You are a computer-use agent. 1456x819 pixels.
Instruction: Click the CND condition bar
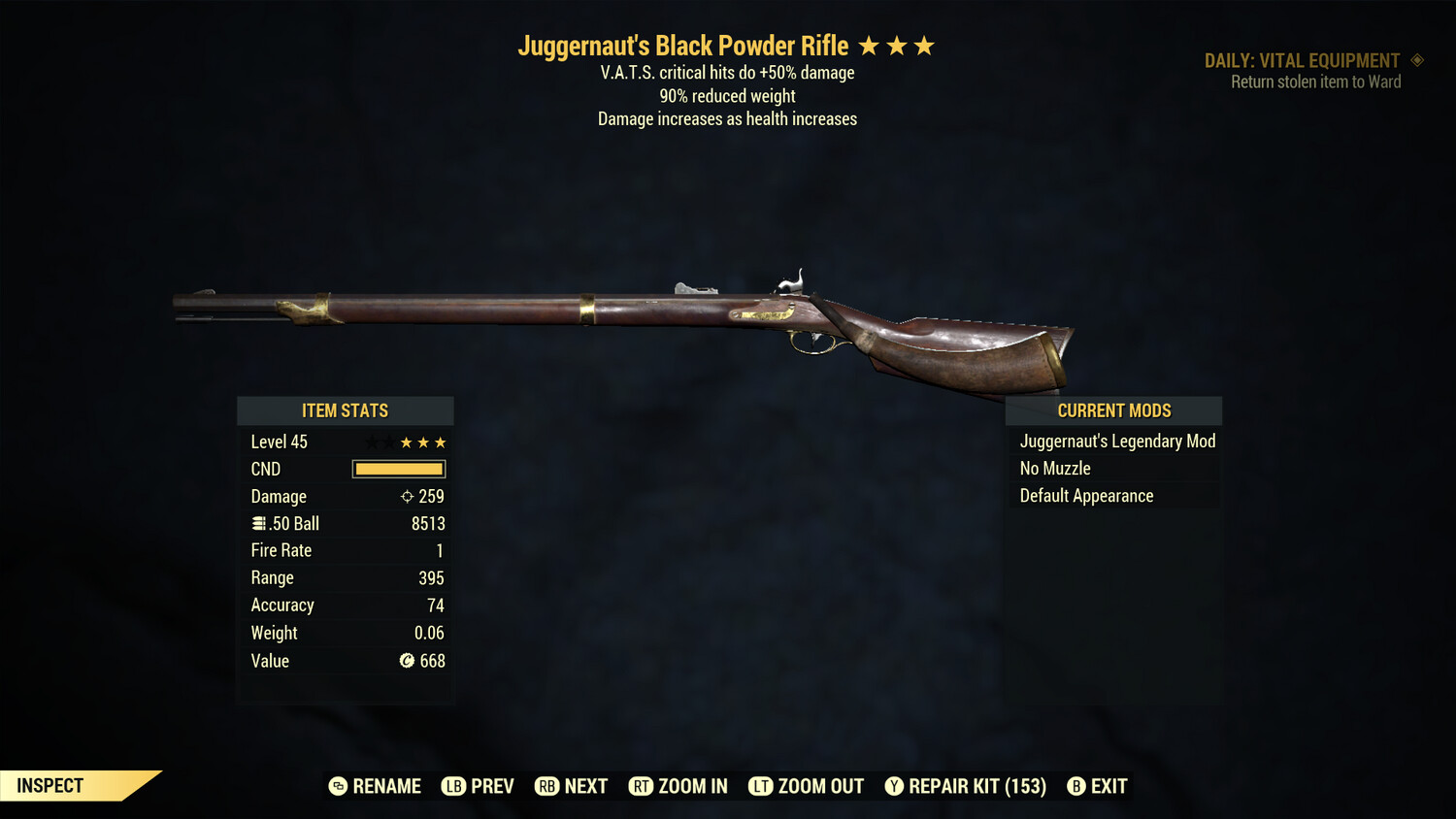[398, 469]
